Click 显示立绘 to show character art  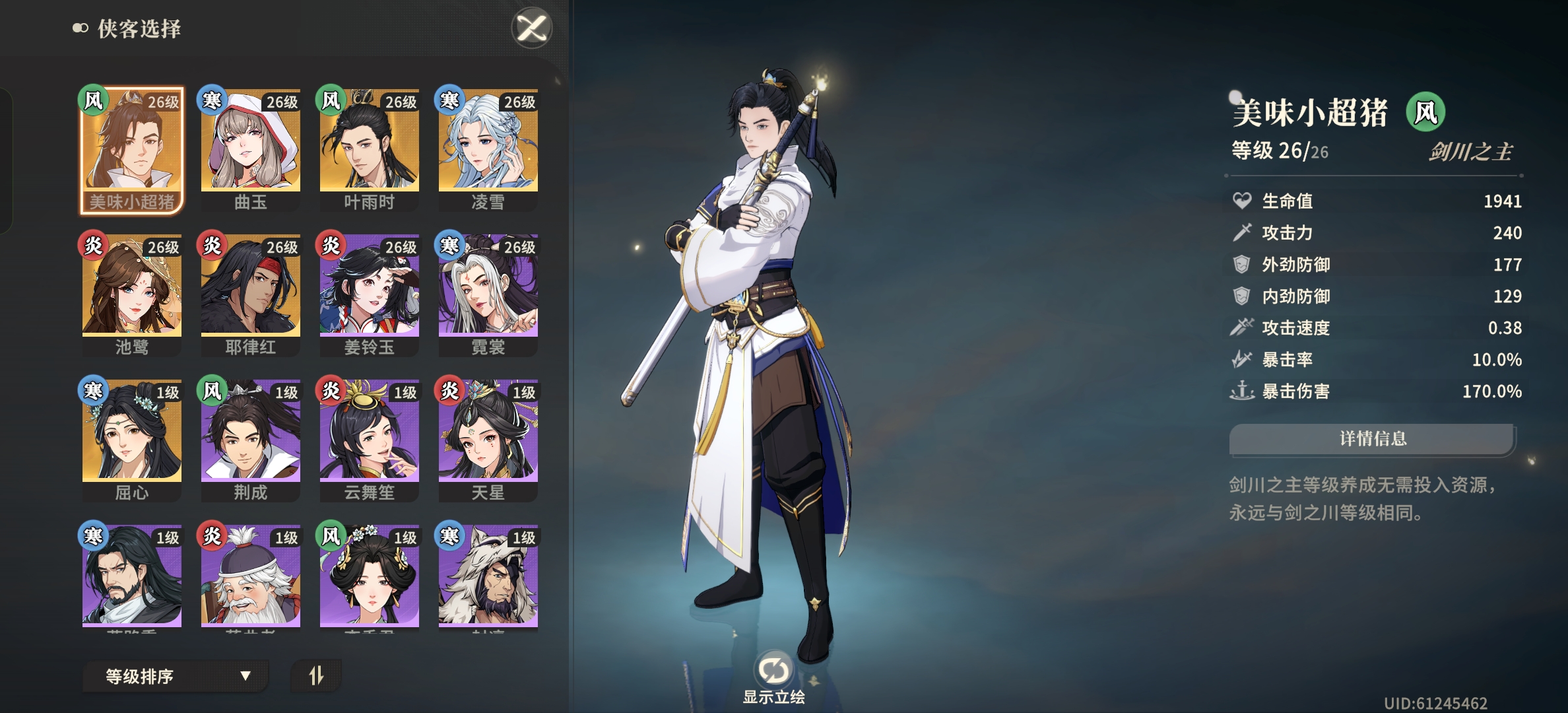[x=773, y=677]
